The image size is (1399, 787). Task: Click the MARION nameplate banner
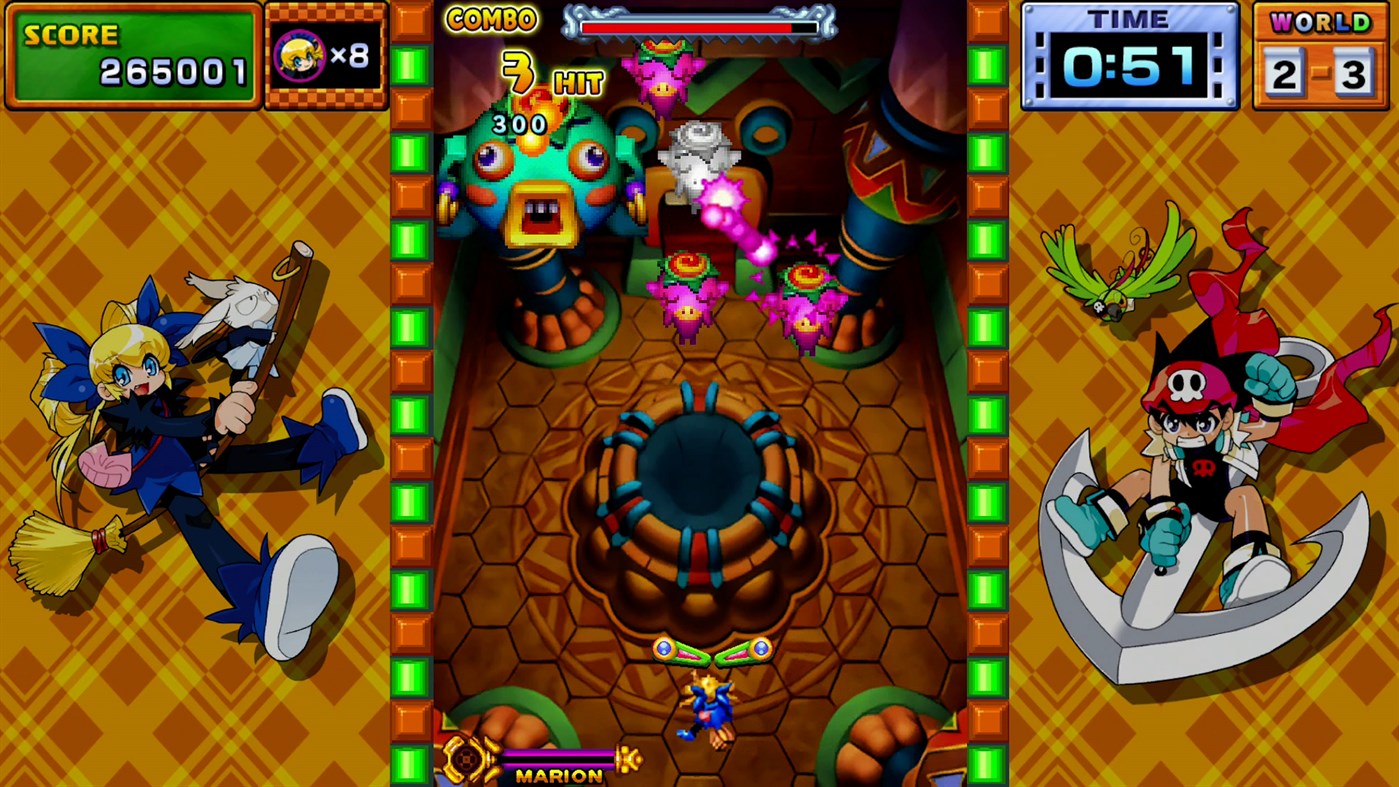point(559,775)
